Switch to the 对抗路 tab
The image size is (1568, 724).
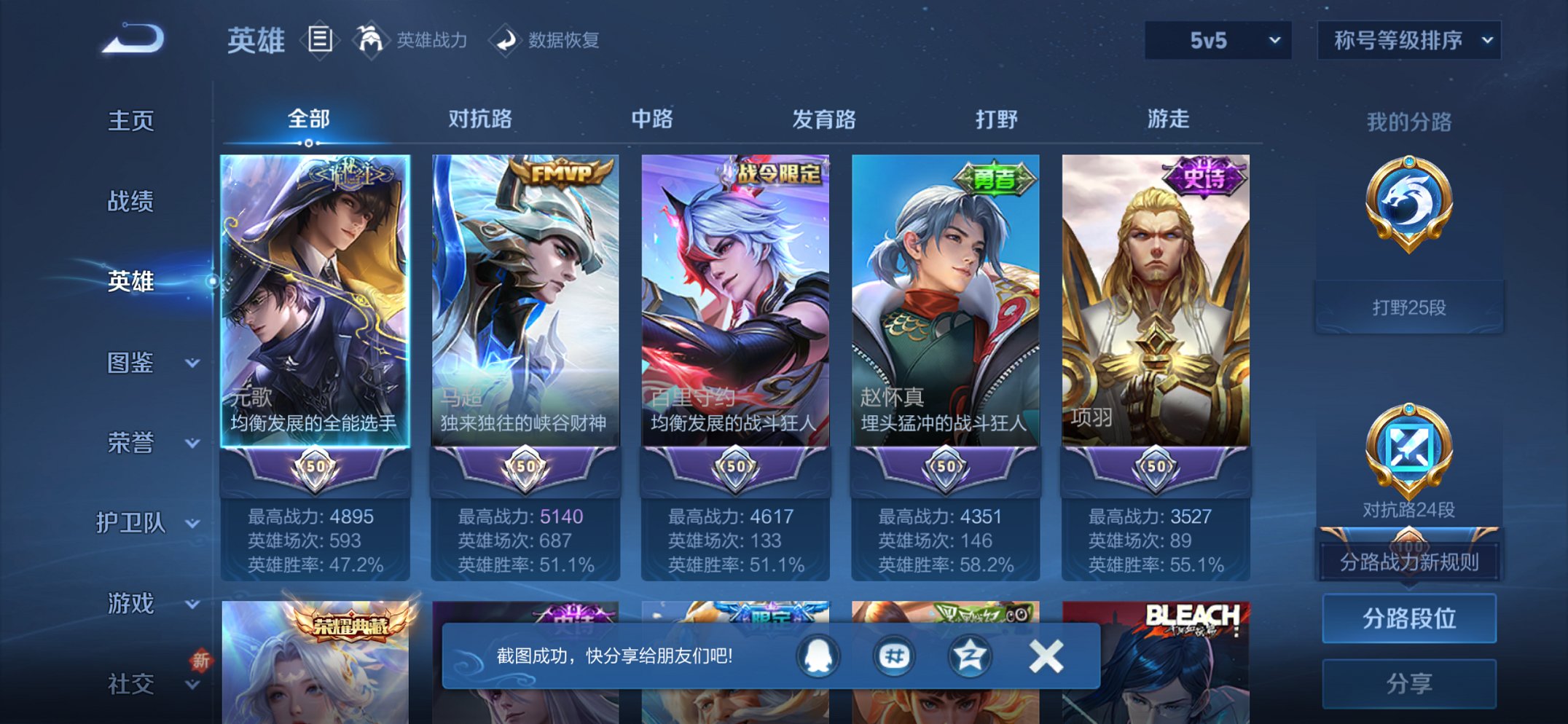(479, 119)
